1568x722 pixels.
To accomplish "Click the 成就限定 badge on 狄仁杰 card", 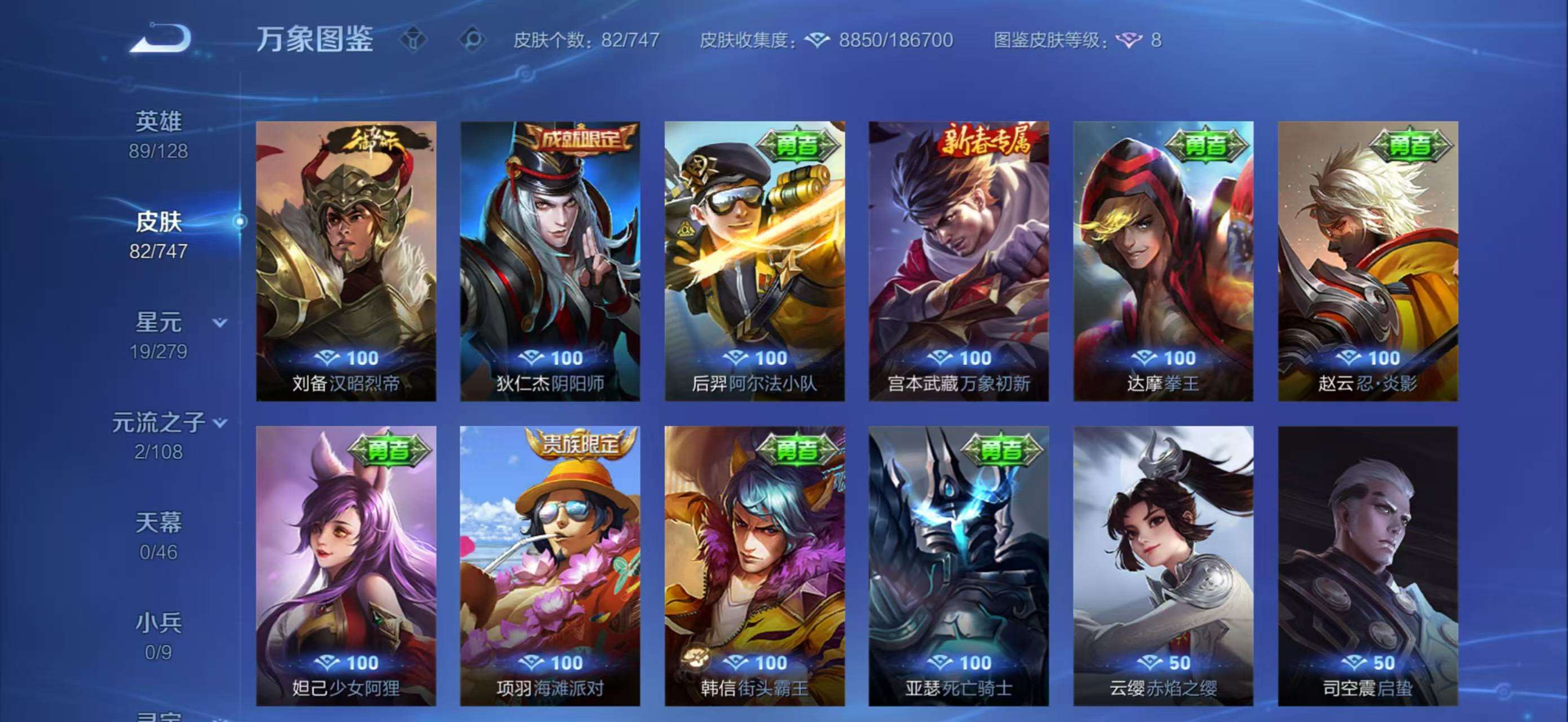I will 581,139.
